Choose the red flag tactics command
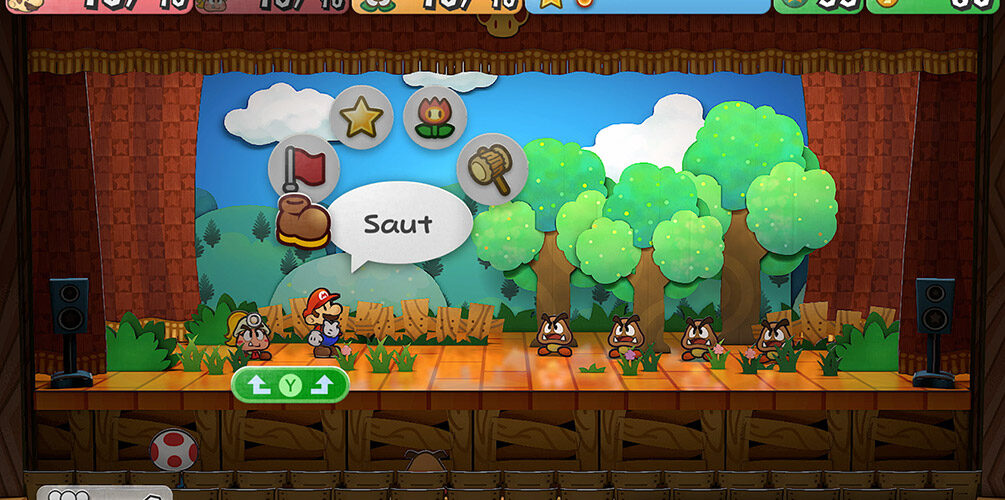 [303, 167]
